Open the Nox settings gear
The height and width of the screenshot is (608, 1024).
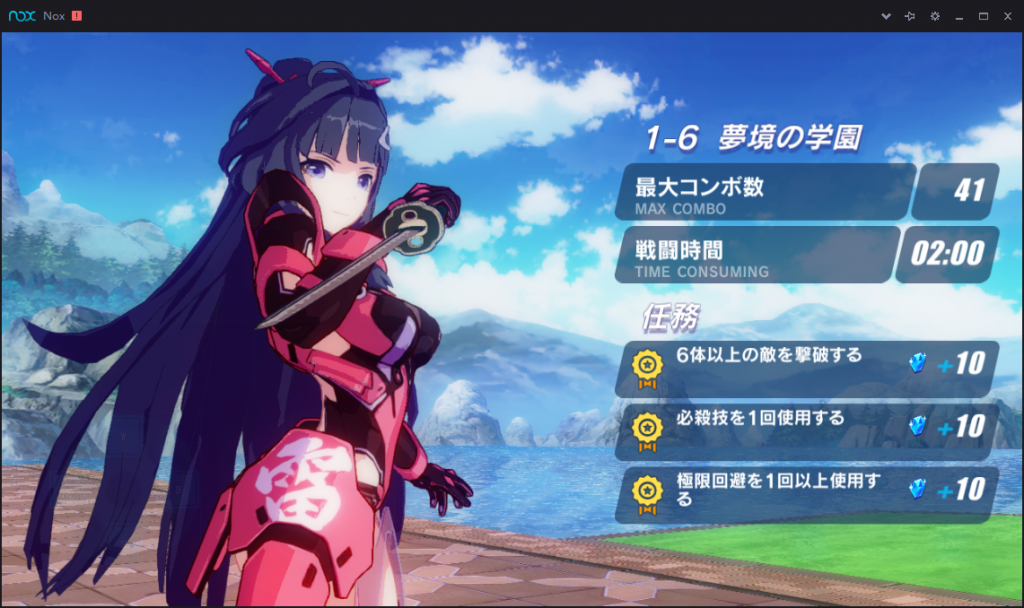(x=935, y=17)
